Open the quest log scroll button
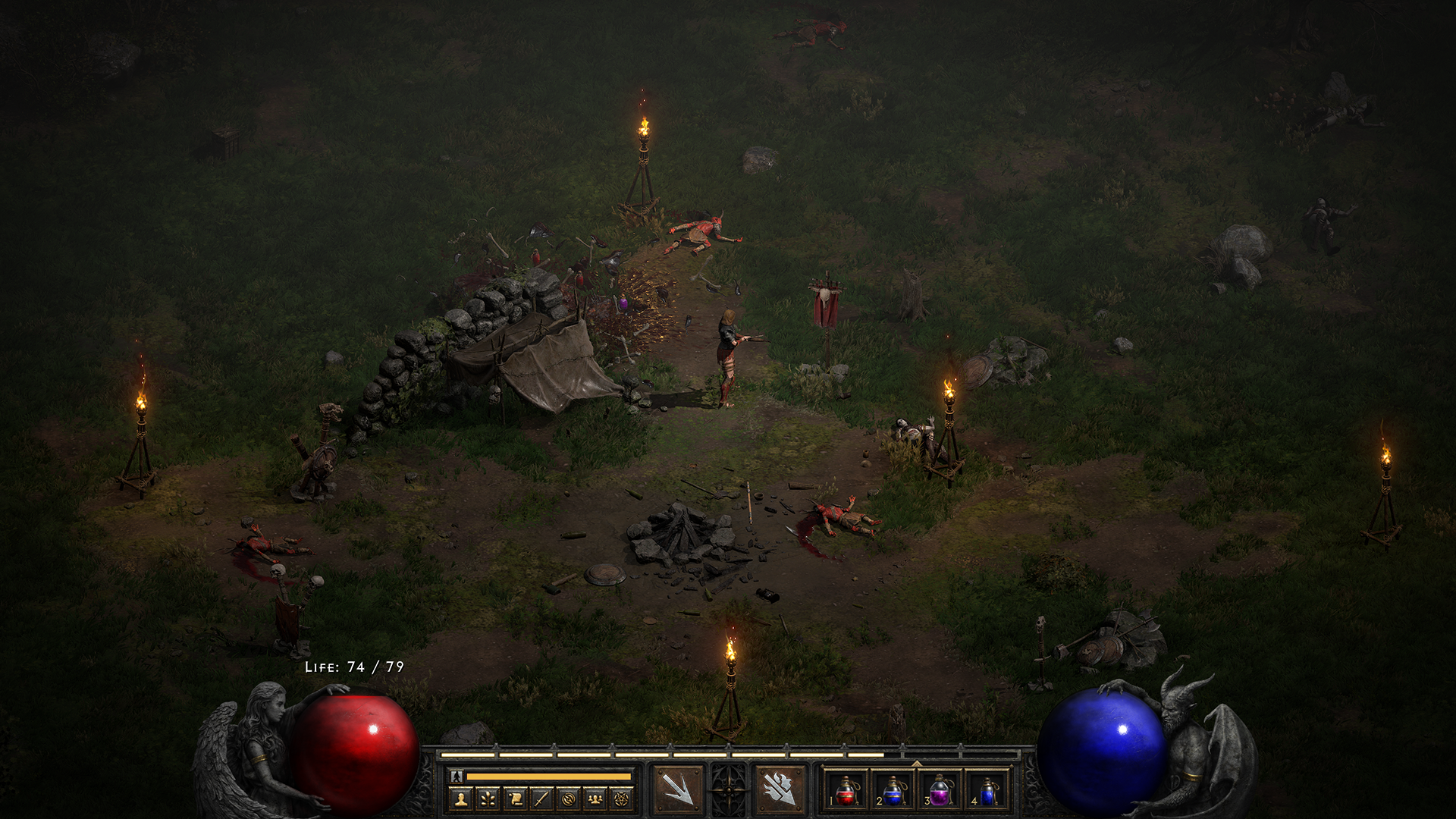1456x819 pixels. pos(515,799)
